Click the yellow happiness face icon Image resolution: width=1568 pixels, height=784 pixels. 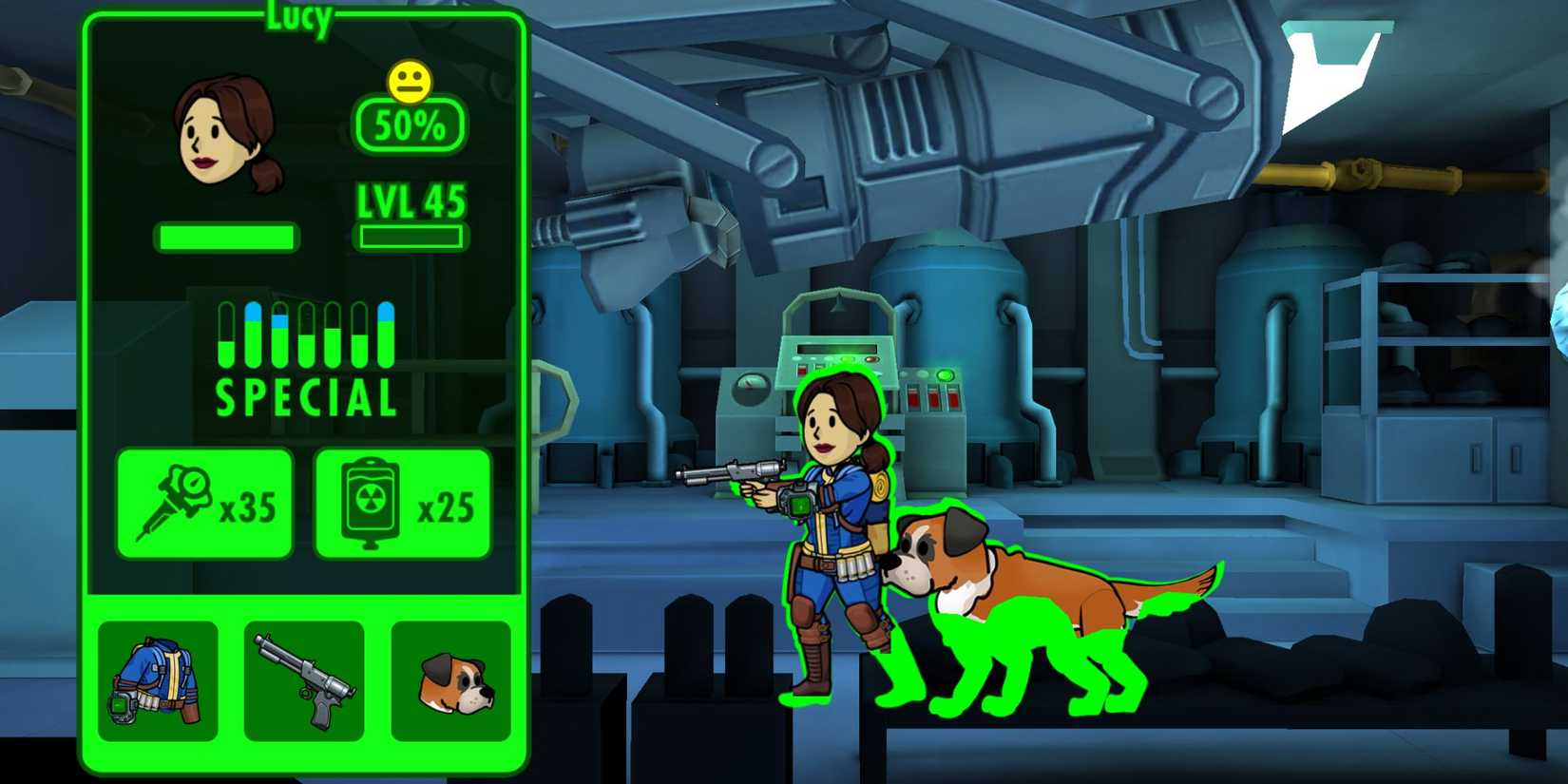[411, 81]
